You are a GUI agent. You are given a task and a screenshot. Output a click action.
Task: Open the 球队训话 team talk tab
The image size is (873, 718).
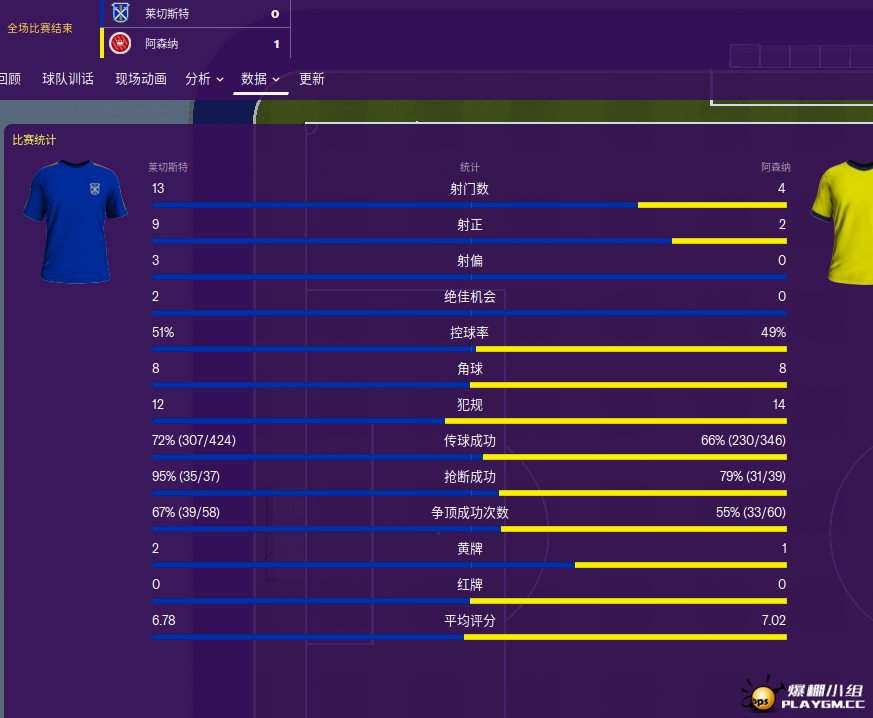click(x=68, y=79)
